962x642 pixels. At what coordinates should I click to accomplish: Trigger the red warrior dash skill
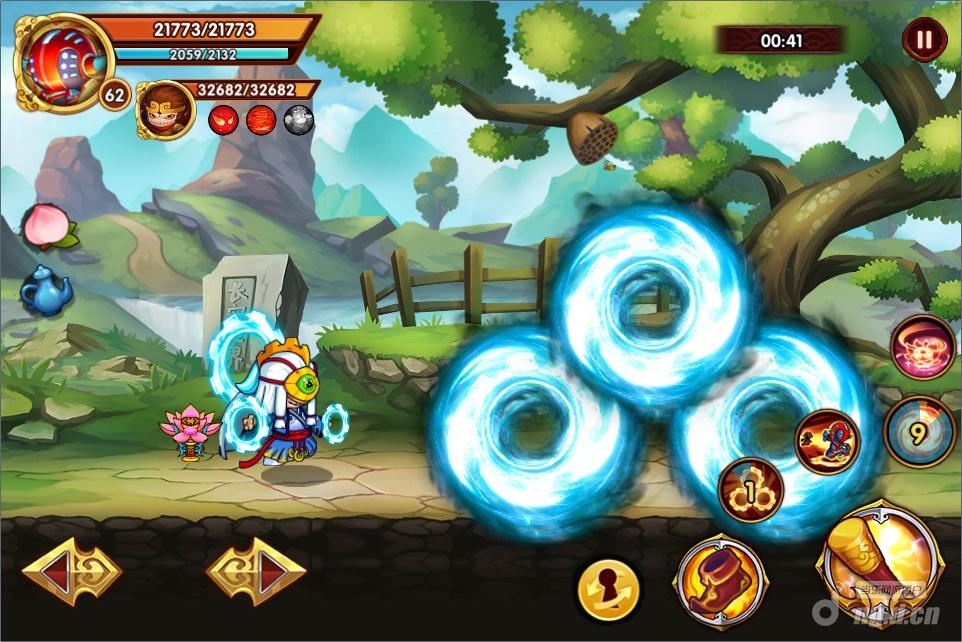pyautogui.click(x=826, y=441)
